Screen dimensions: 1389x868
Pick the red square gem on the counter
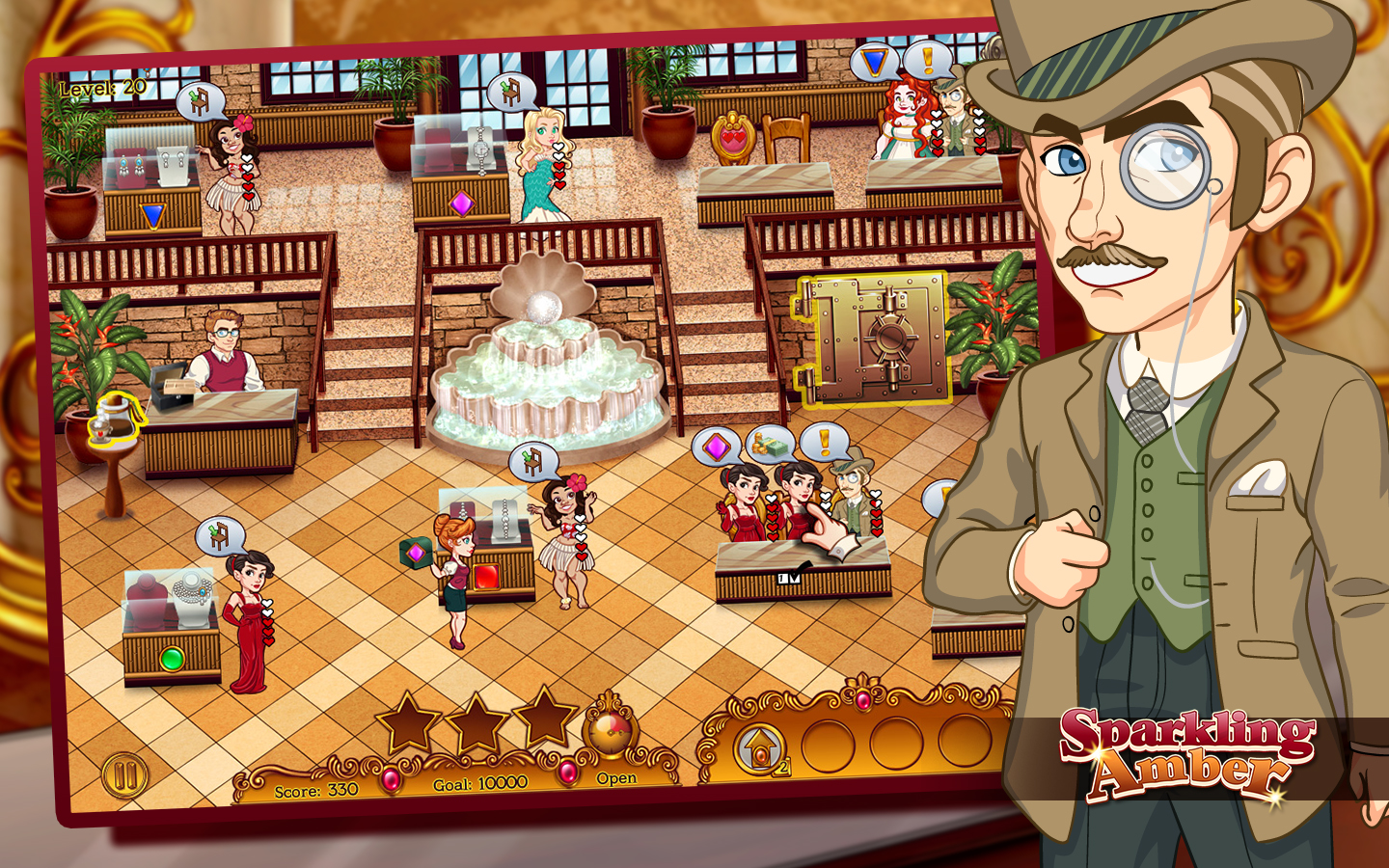[x=487, y=576]
